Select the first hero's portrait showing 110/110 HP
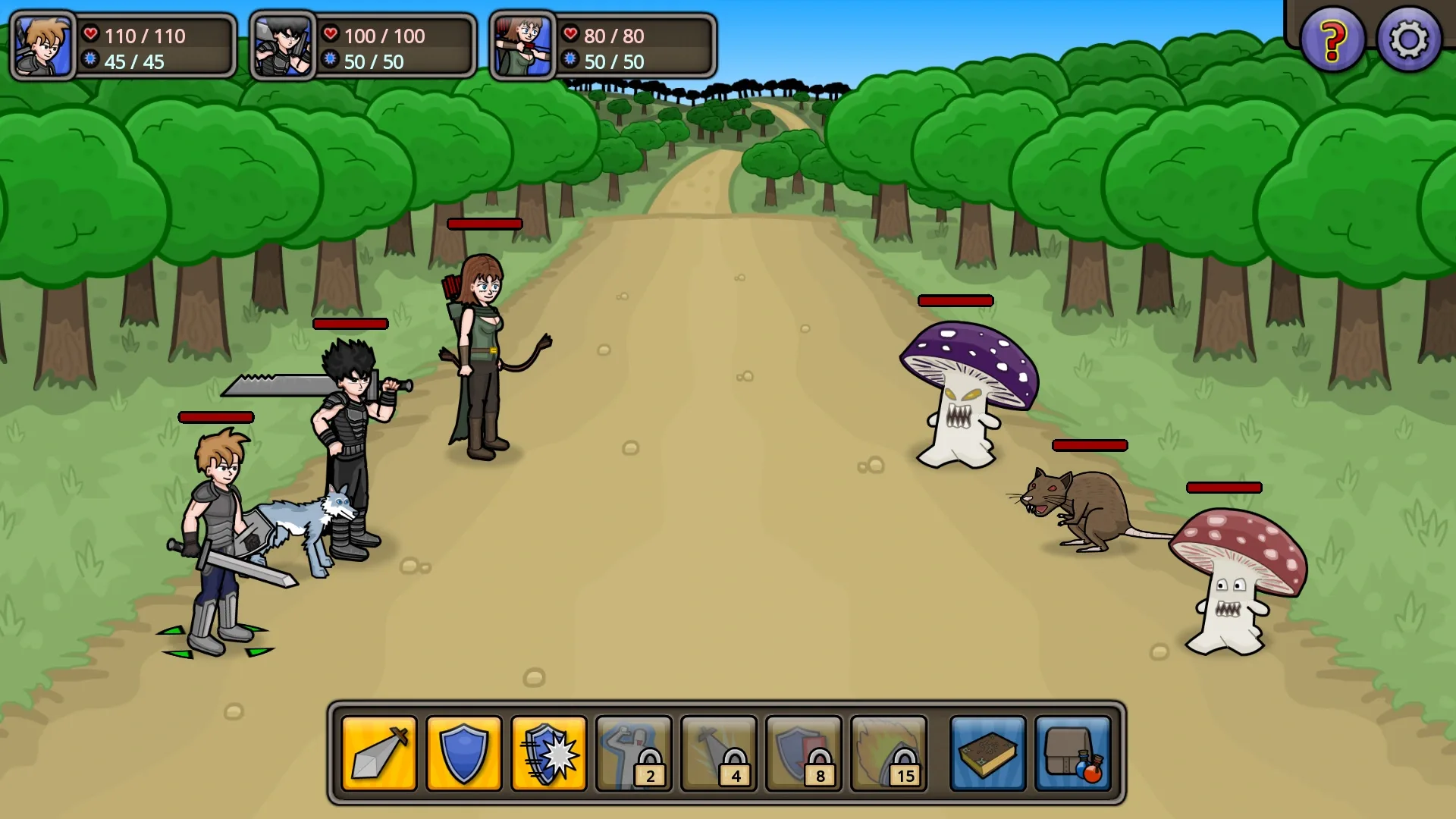The width and height of the screenshot is (1456, 819). click(x=42, y=45)
